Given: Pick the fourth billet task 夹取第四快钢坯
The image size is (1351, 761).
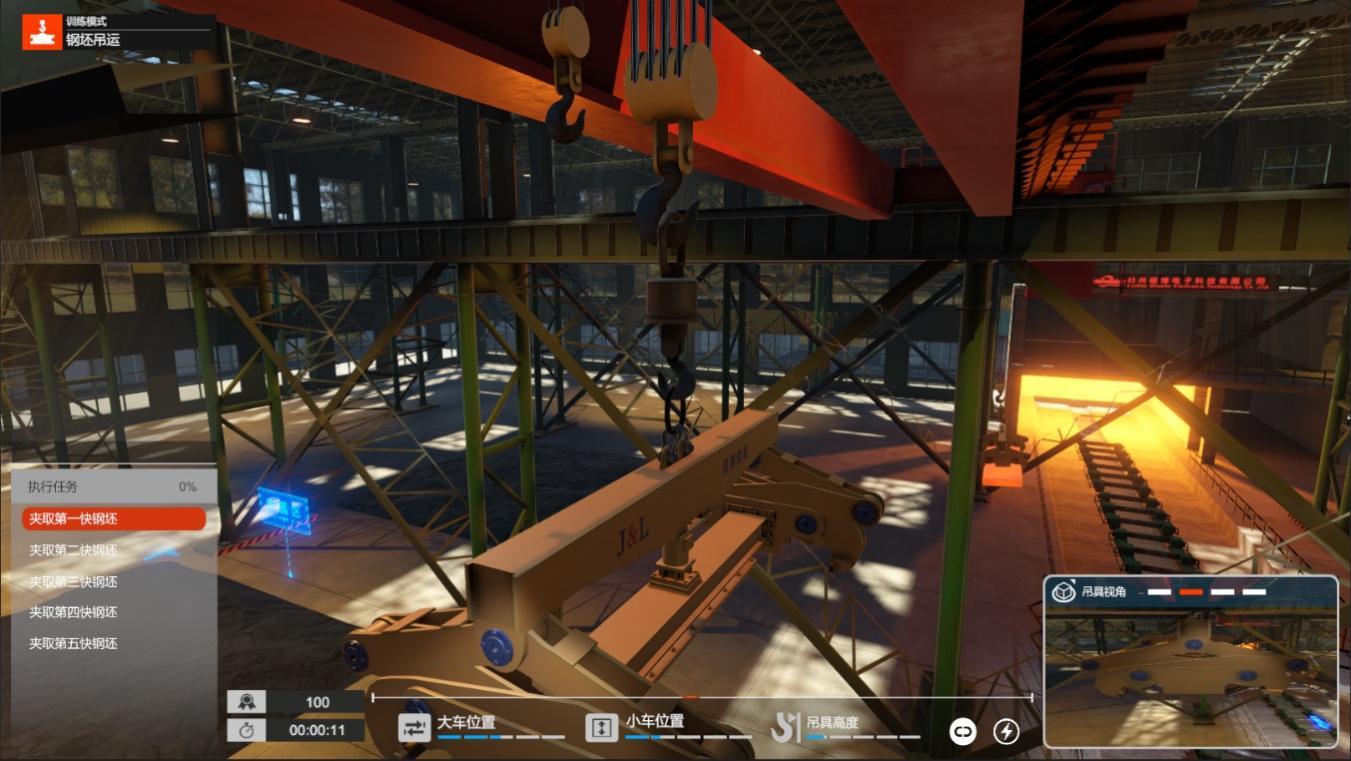Looking at the screenshot, I should click(x=73, y=612).
